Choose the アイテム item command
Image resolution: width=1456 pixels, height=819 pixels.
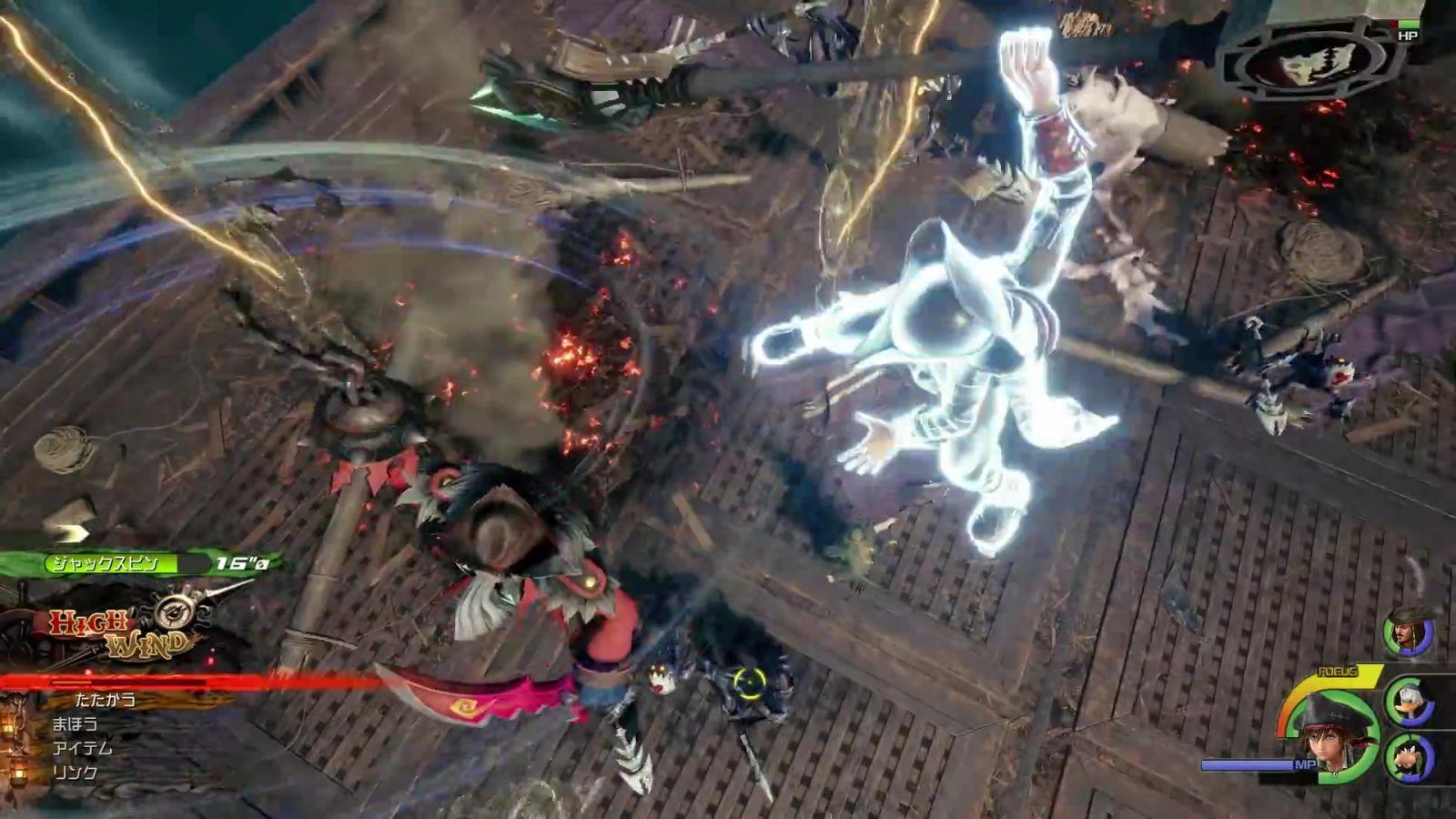[x=82, y=748]
